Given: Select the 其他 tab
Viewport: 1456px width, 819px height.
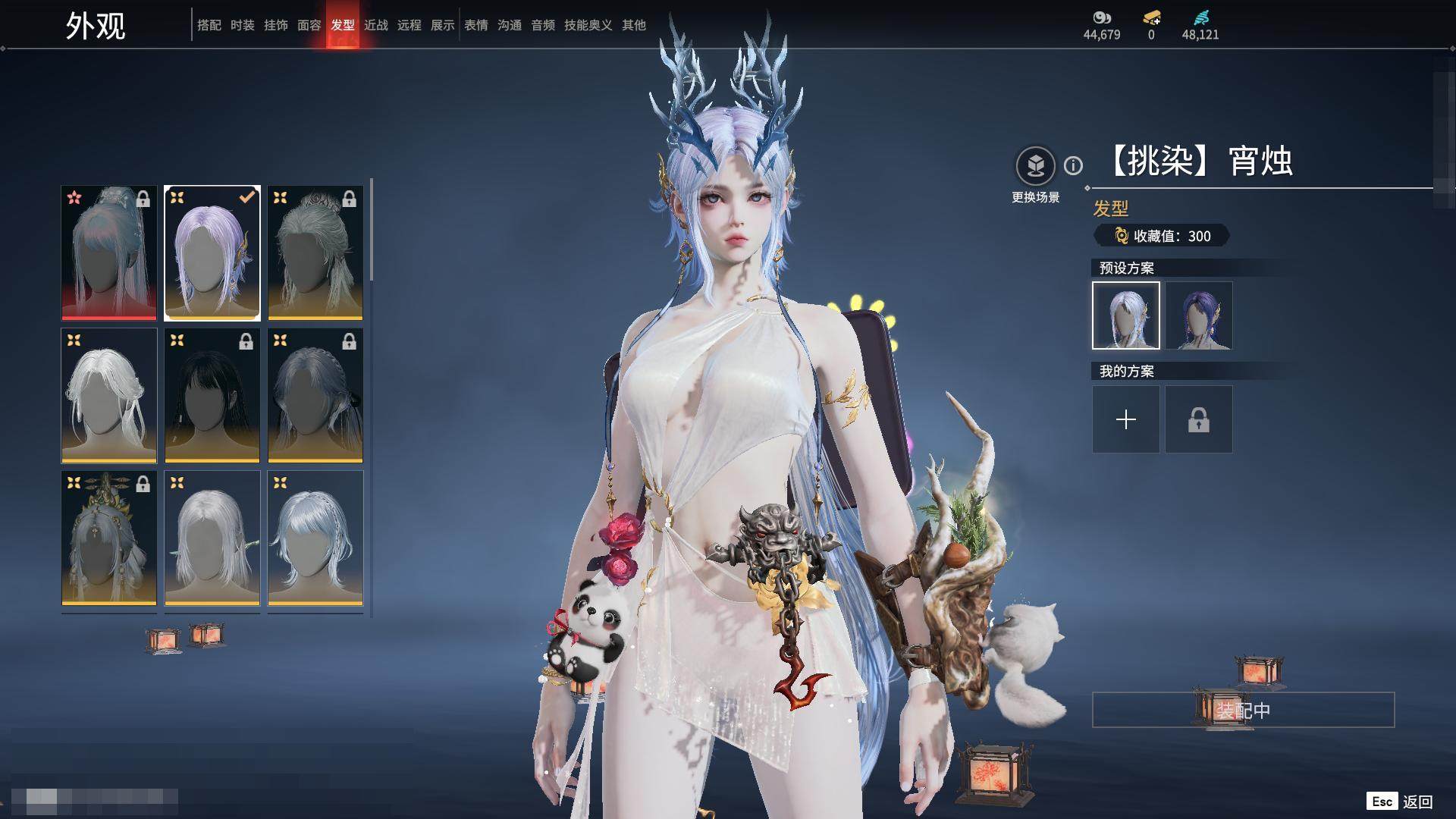Looking at the screenshot, I should tap(633, 25).
